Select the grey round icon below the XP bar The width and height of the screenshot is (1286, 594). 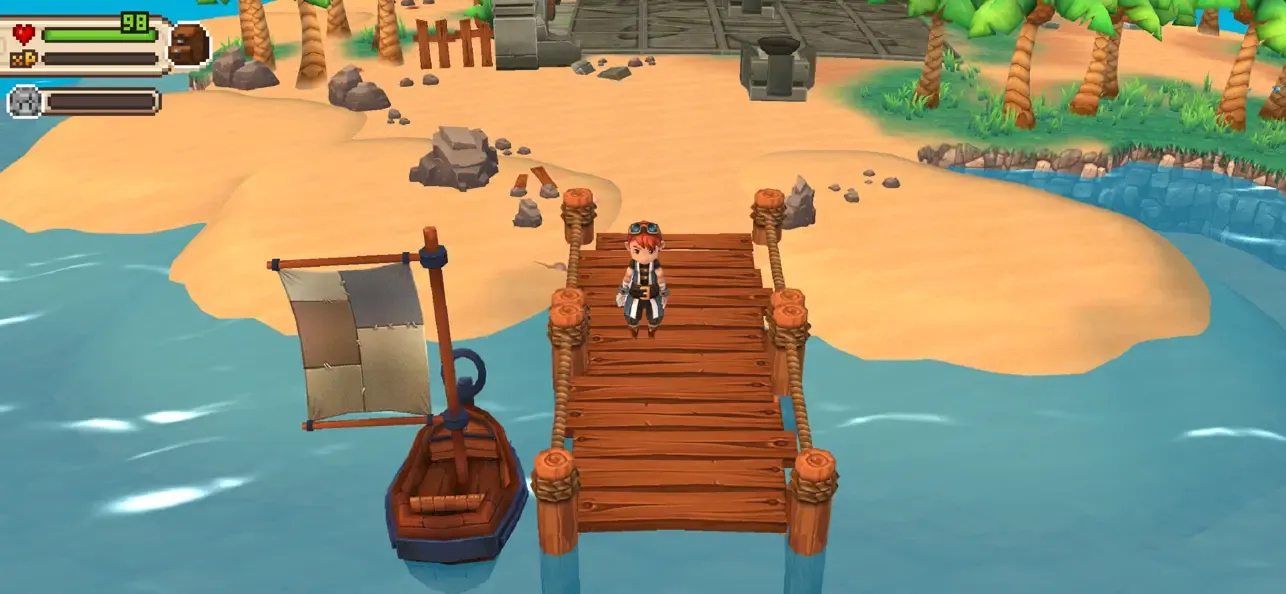(x=24, y=101)
